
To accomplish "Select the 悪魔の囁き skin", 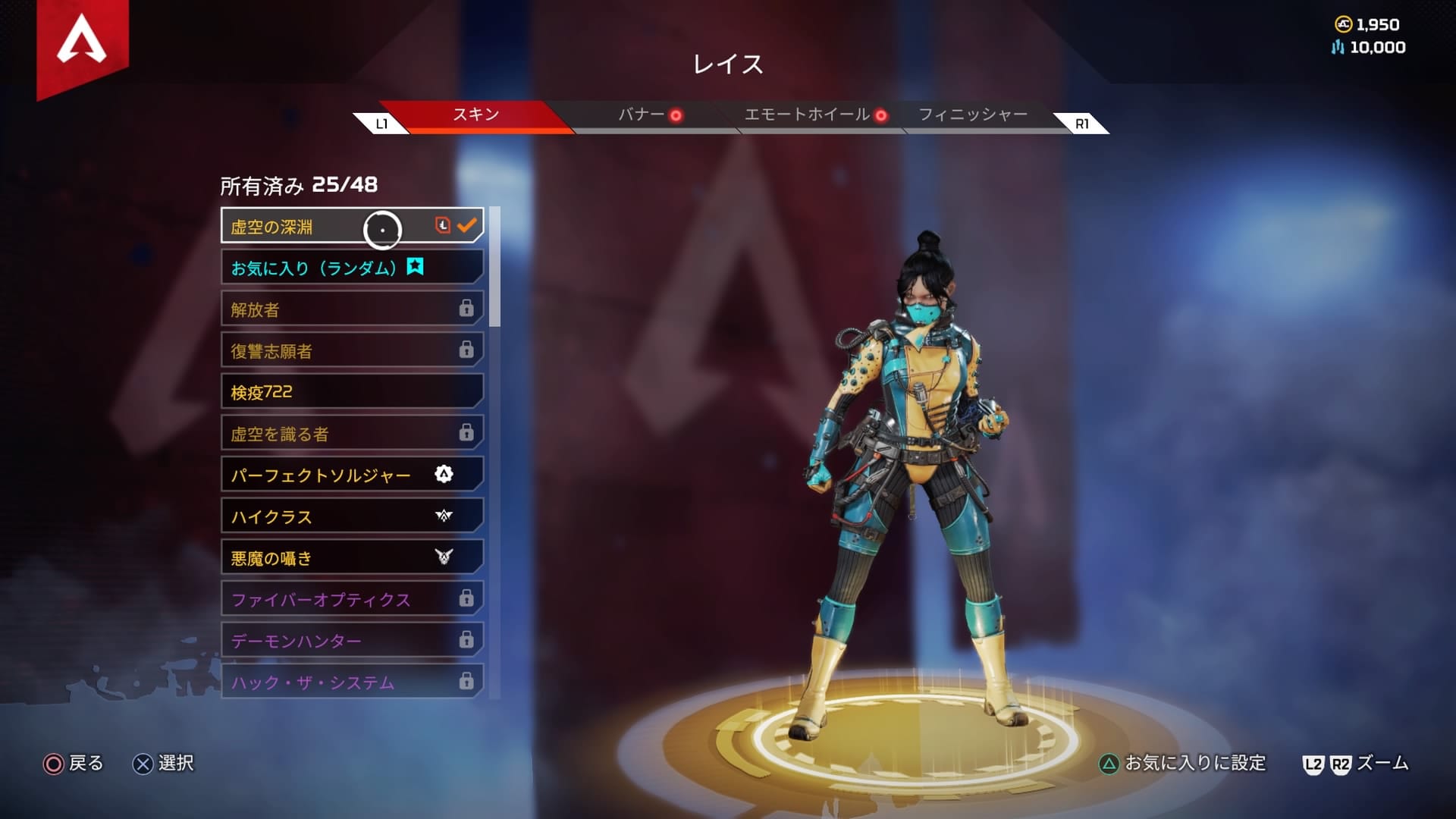I will [x=351, y=559].
